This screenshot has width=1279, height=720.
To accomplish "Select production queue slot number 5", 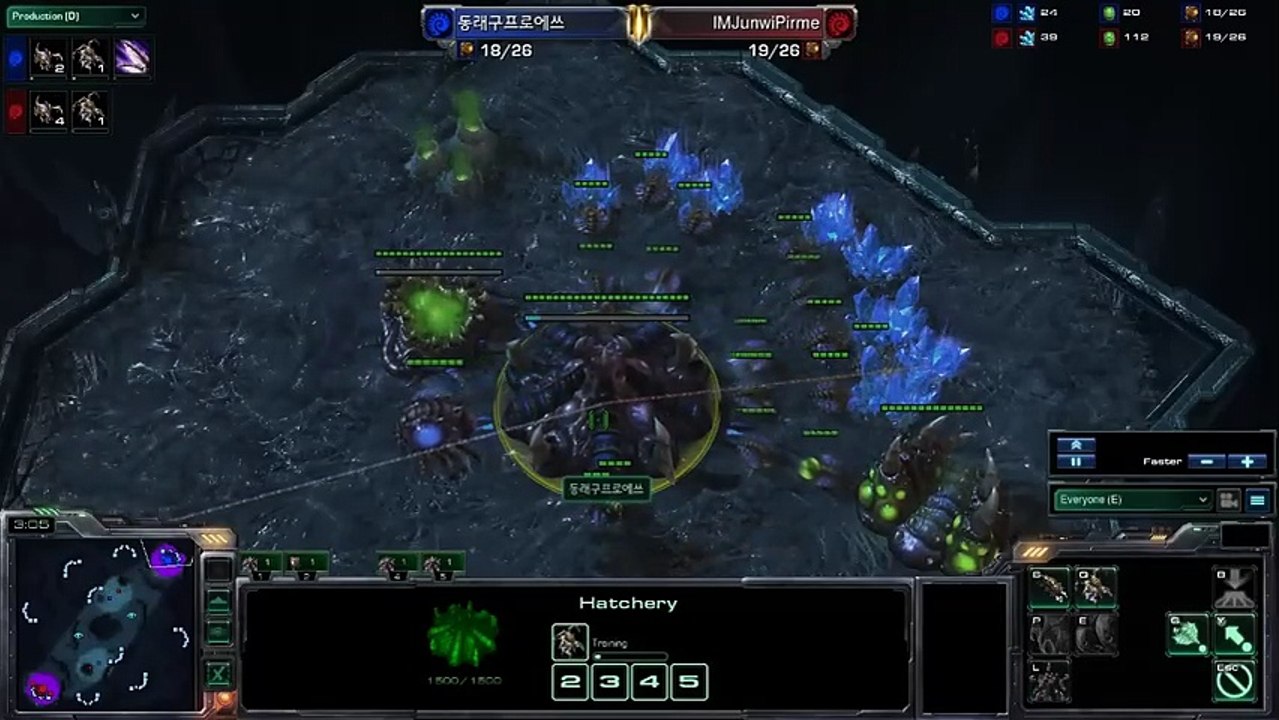I will 689,682.
